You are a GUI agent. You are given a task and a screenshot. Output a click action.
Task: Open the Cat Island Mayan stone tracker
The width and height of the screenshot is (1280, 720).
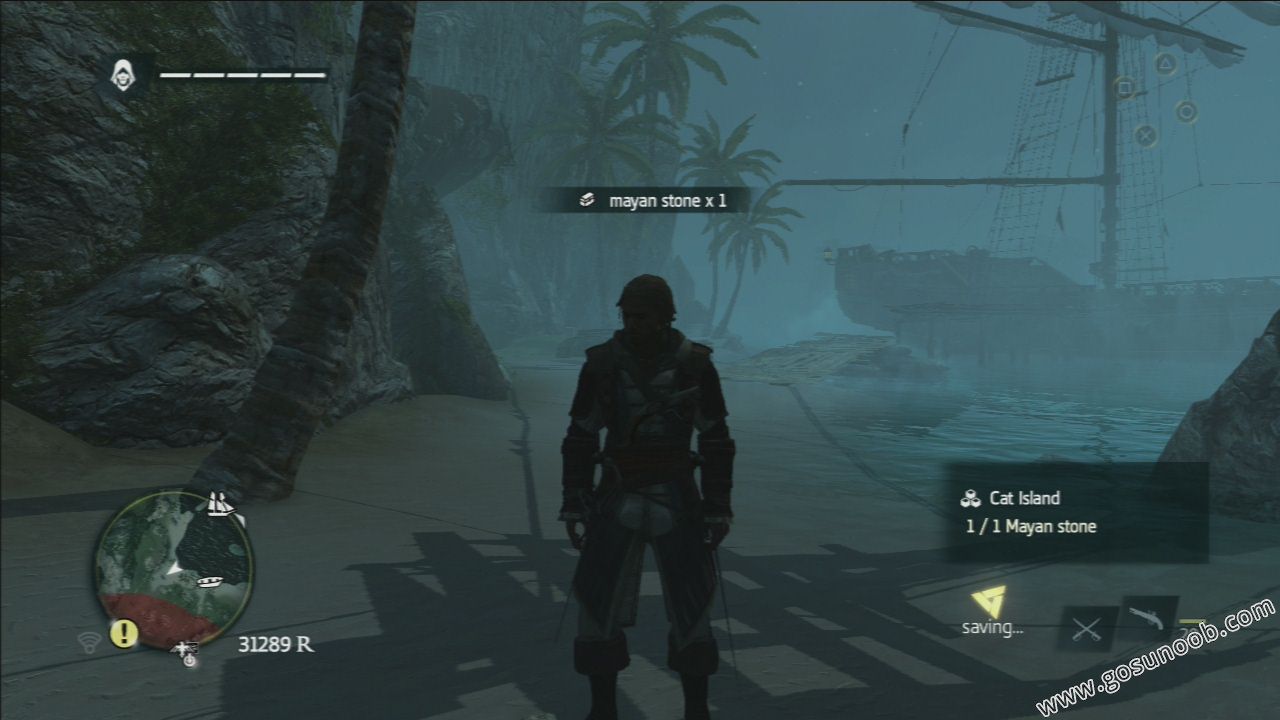pos(1077,512)
